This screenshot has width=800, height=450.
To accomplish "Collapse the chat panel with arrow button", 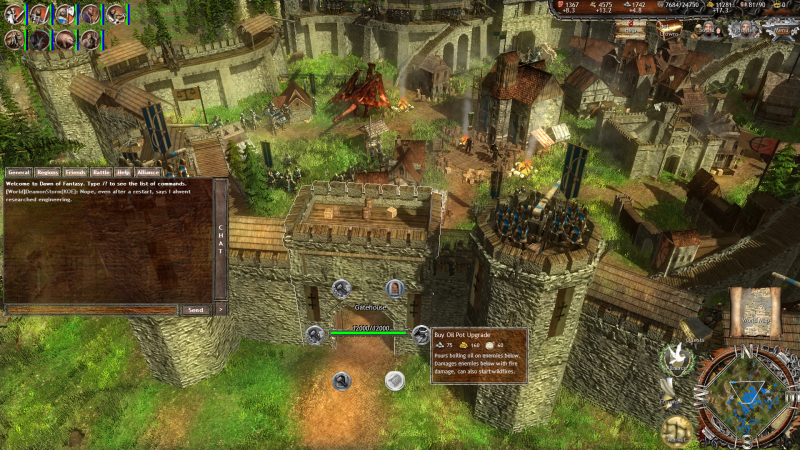I will [x=221, y=310].
